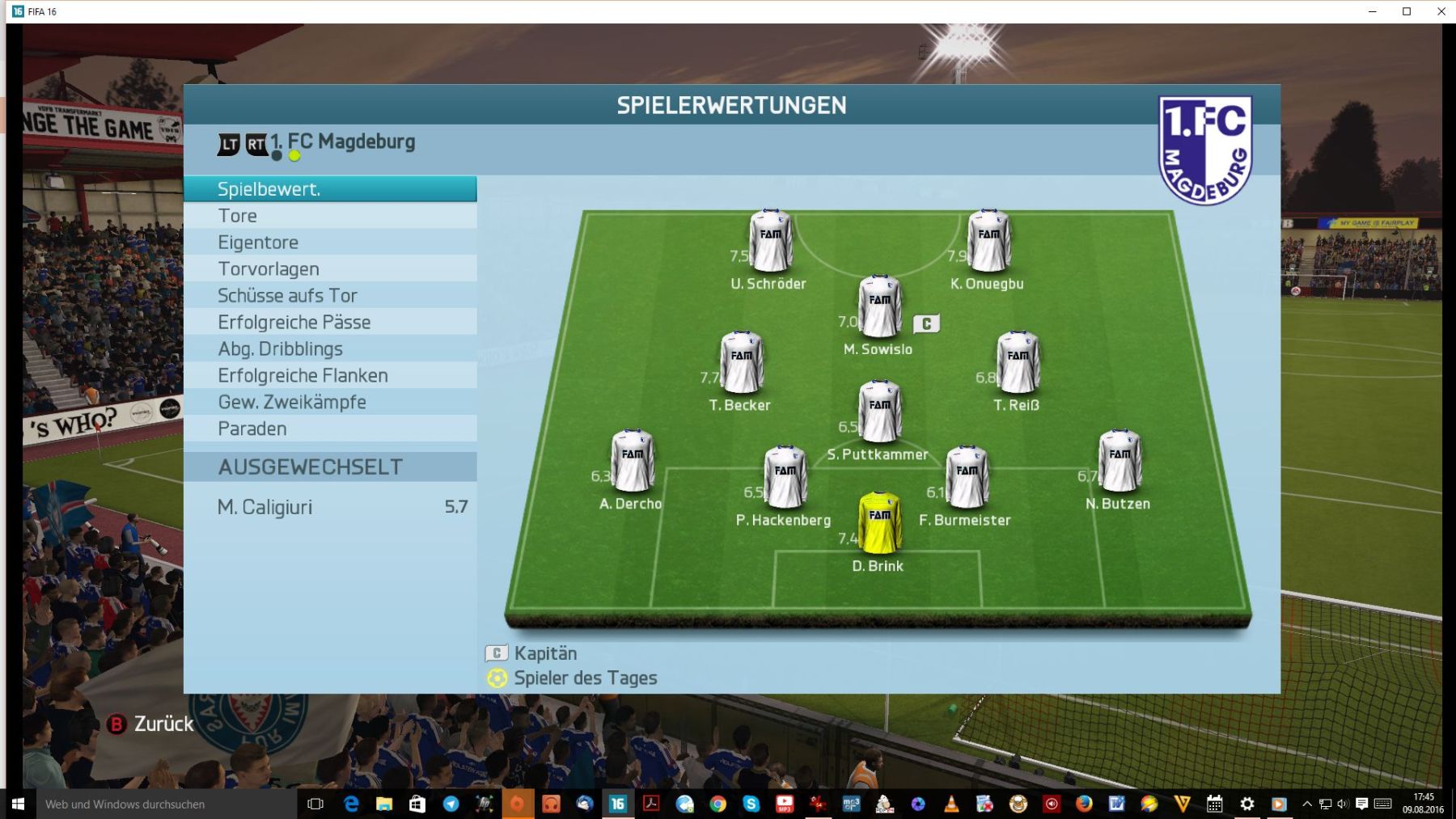This screenshot has height=819, width=1456.
Task: Go back with the Zurück button
Action: click(151, 724)
